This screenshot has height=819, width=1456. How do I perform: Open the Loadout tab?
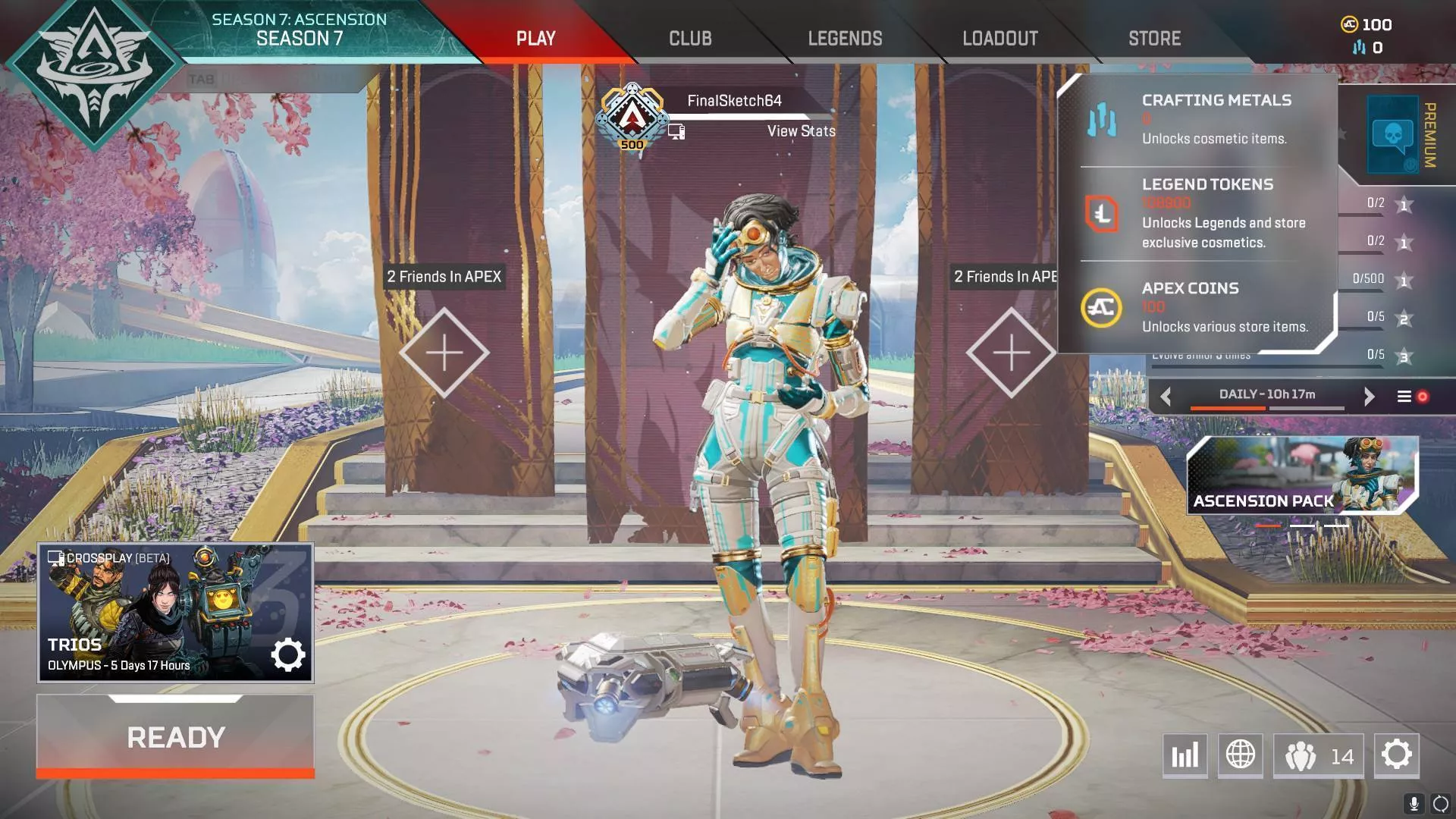[x=999, y=39]
